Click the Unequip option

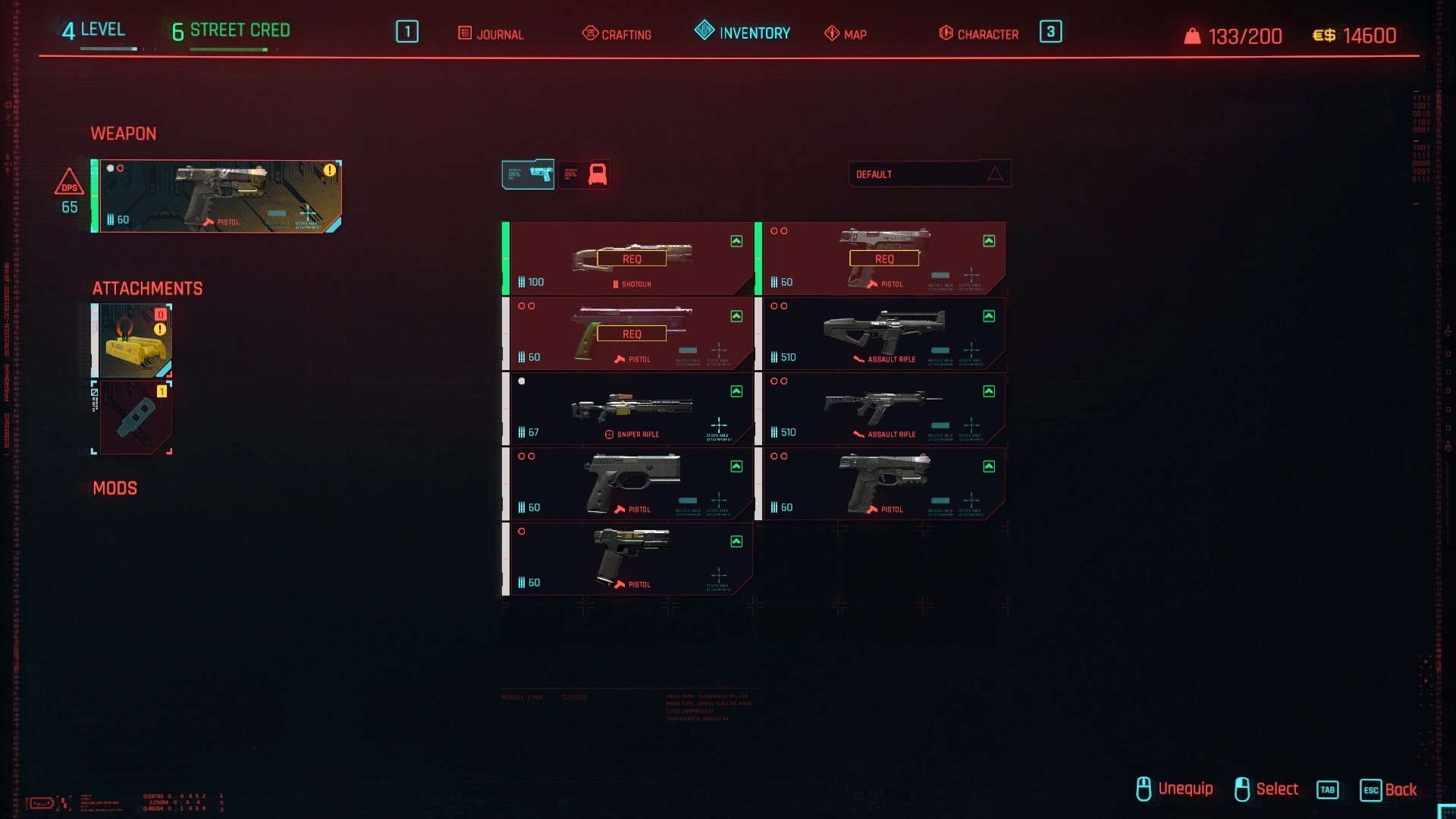pos(1175,789)
